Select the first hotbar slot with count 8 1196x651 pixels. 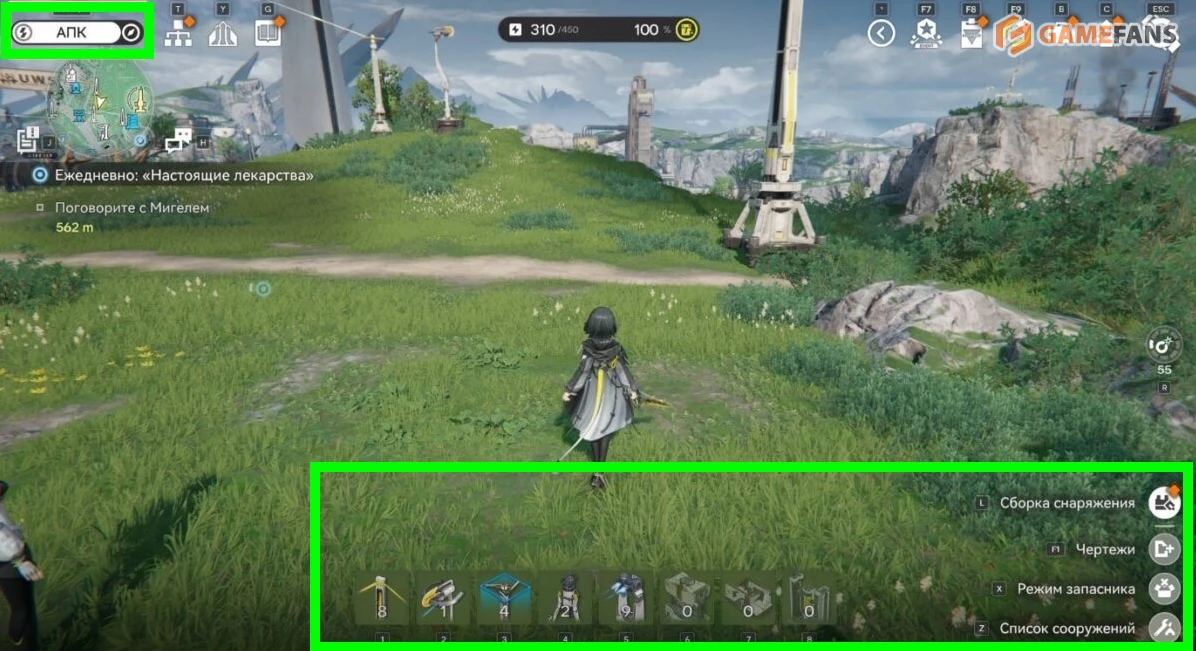pos(383,598)
